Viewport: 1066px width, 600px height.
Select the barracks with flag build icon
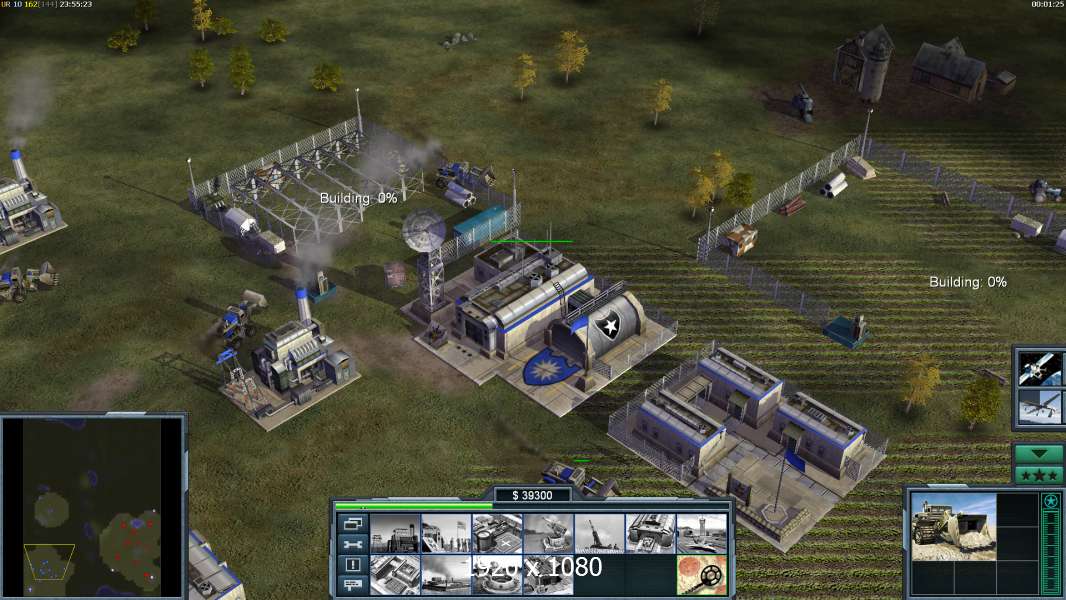[x=445, y=533]
